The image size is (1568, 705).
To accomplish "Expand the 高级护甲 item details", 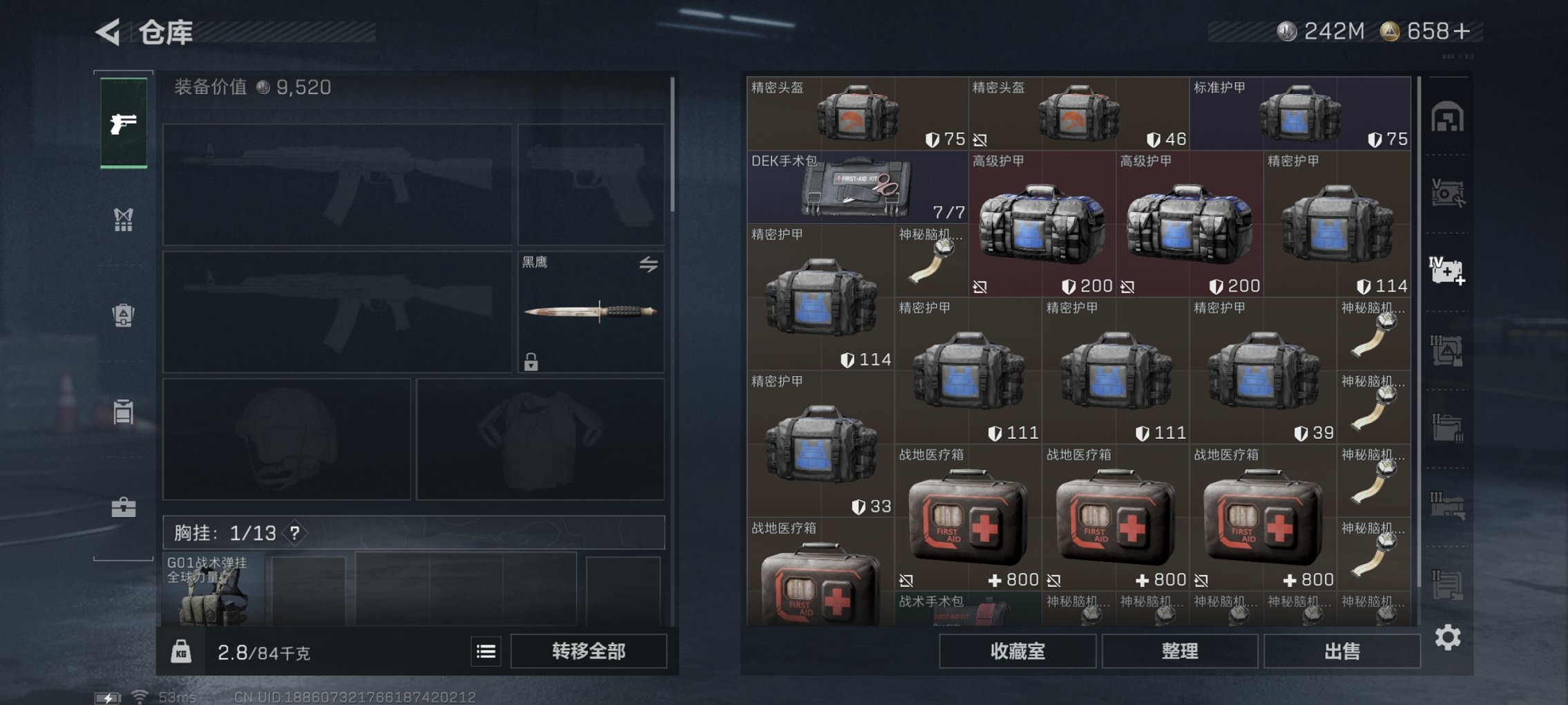I will (1043, 221).
